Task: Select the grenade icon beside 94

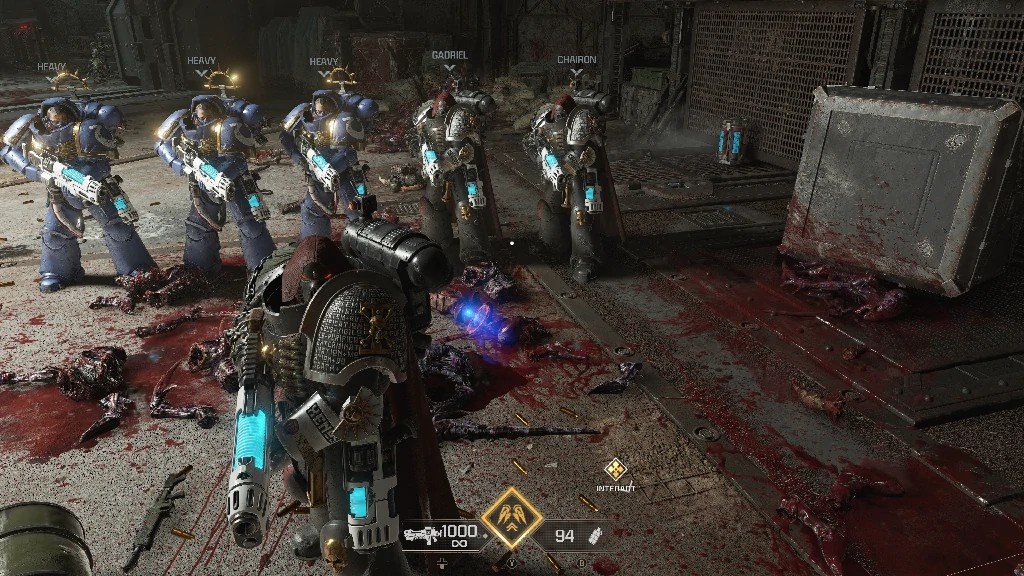Action: coord(597,535)
